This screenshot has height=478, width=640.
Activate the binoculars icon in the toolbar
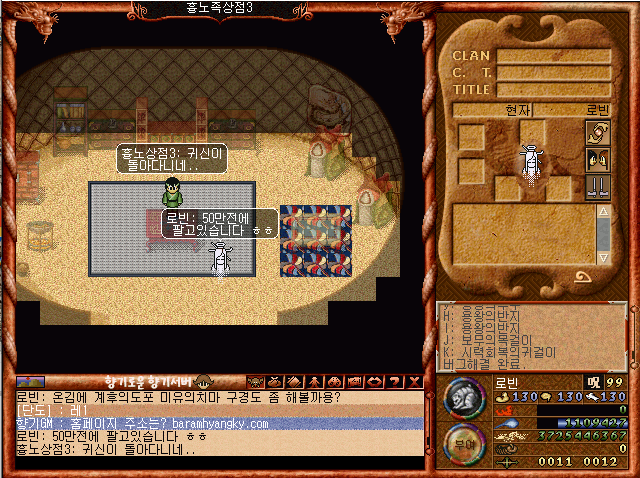click(x=334, y=381)
